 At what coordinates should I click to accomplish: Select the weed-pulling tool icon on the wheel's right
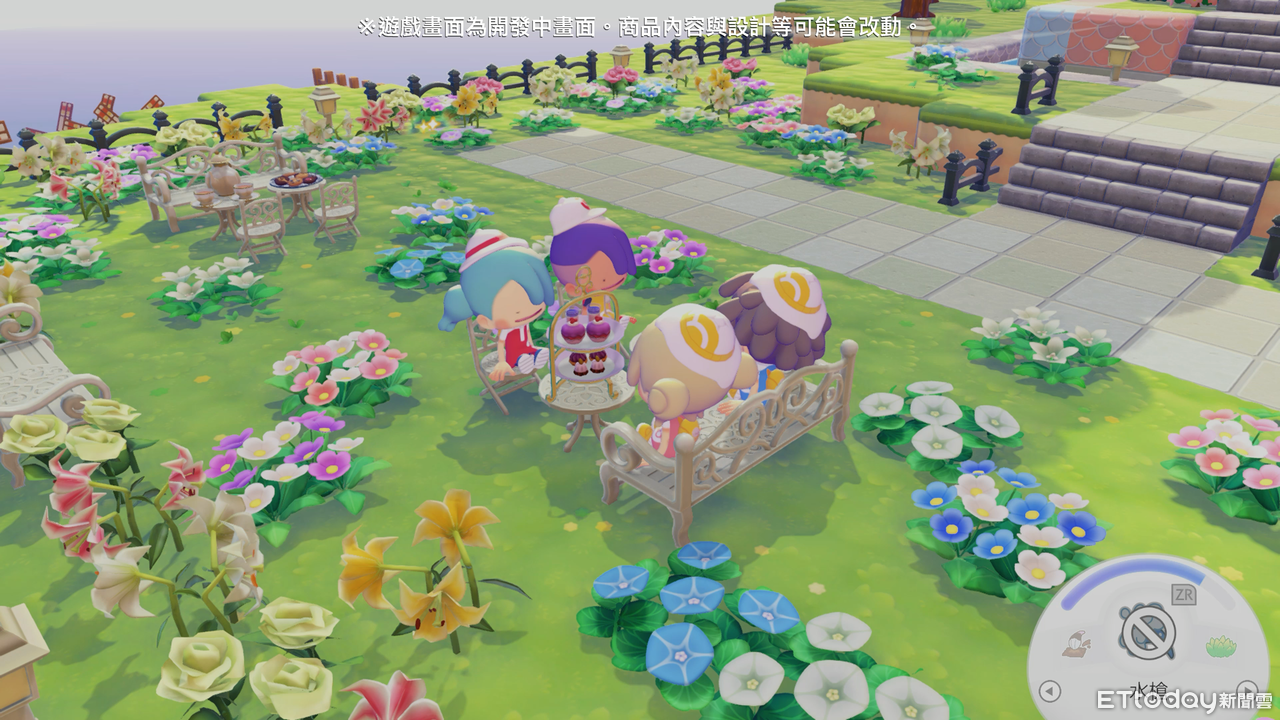(x=1220, y=645)
